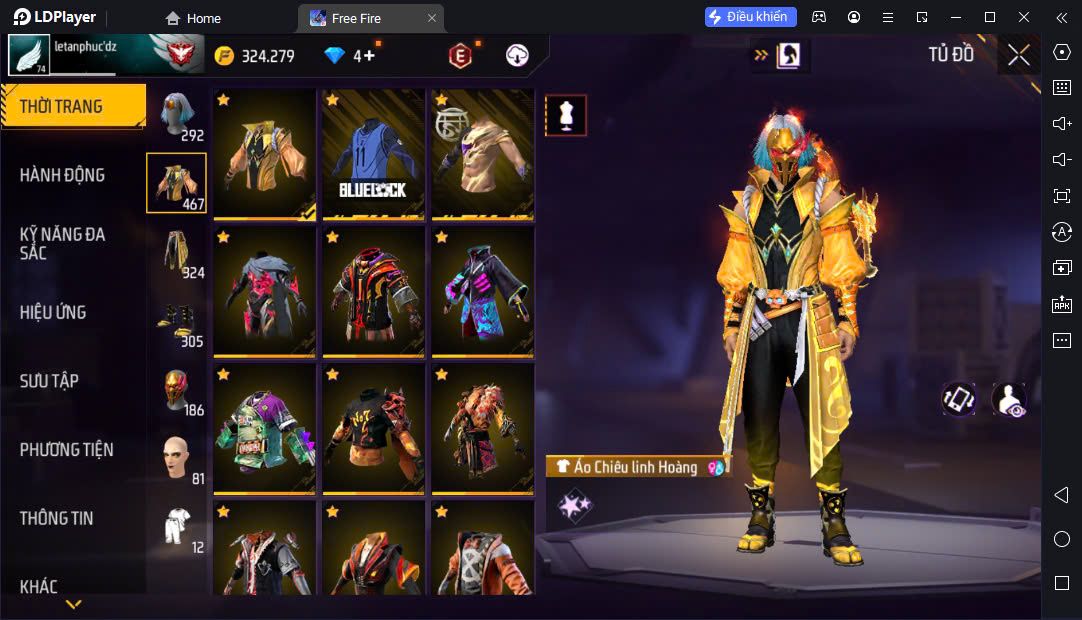1082x620 pixels.
Task: Choose the HIỆU ỨNG category
Action: (x=53, y=312)
